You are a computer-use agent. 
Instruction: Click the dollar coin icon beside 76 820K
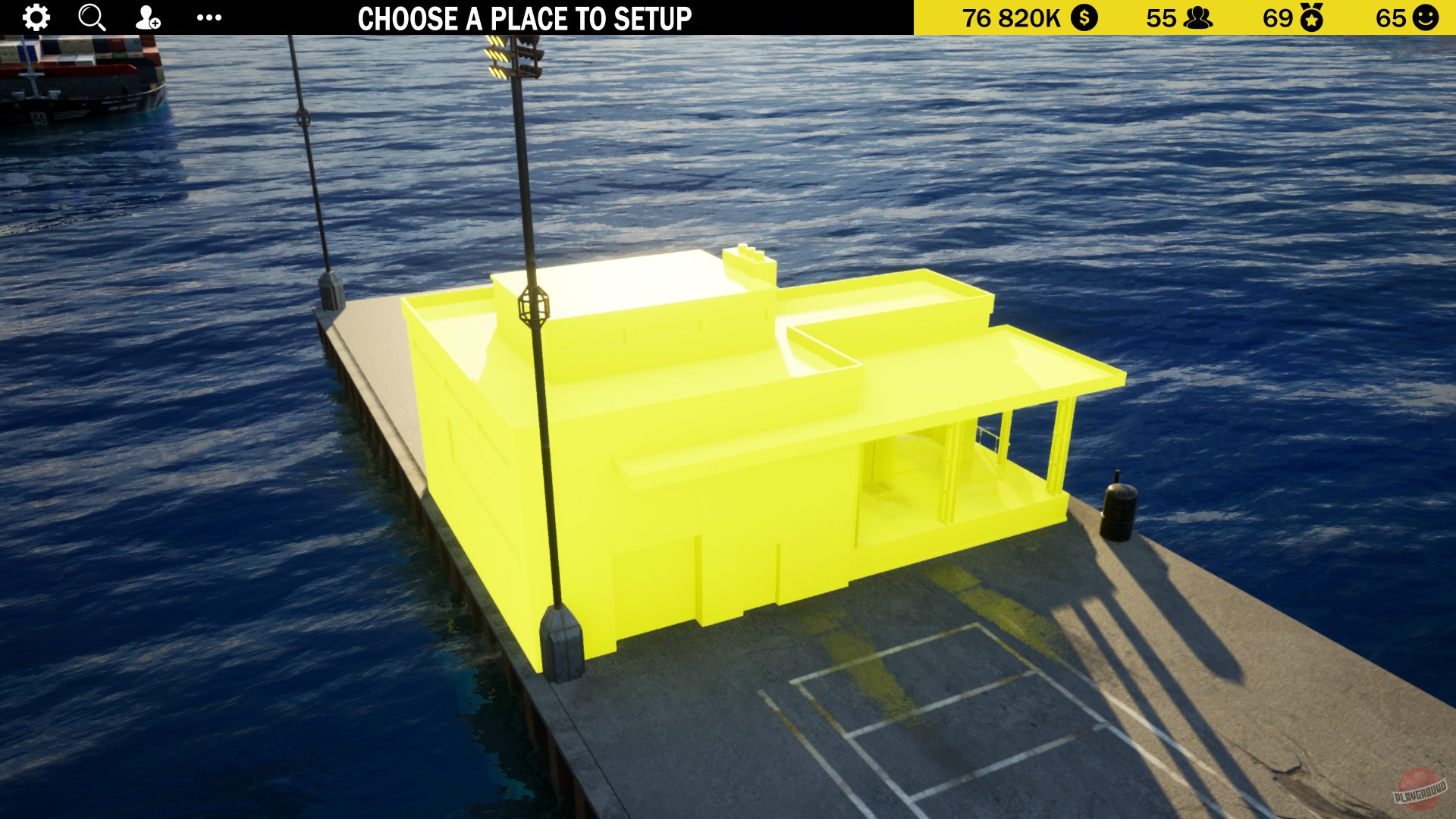click(1084, 17)
